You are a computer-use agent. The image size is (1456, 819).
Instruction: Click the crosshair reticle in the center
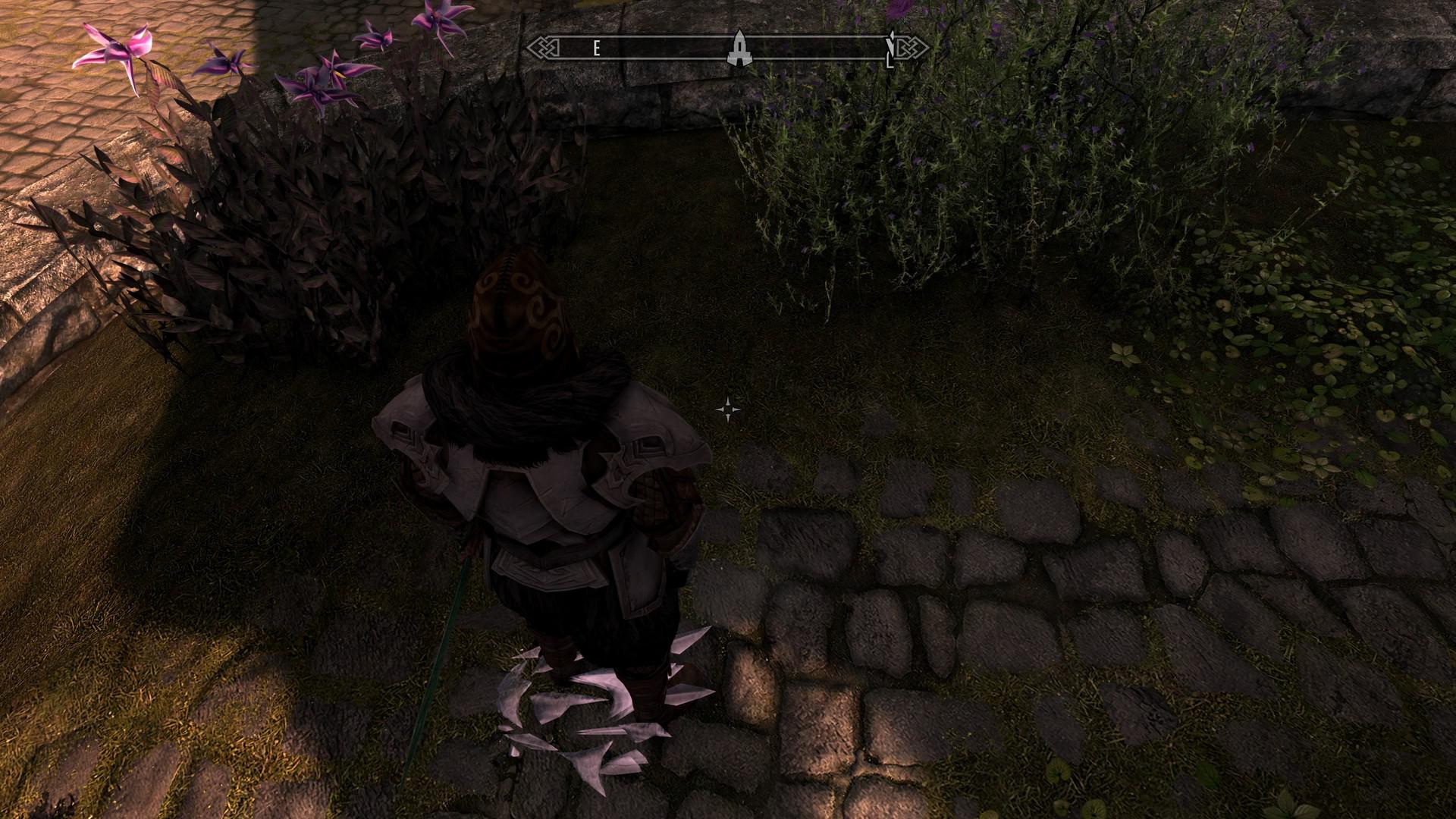pyautogui.click(x=729, y=409)
